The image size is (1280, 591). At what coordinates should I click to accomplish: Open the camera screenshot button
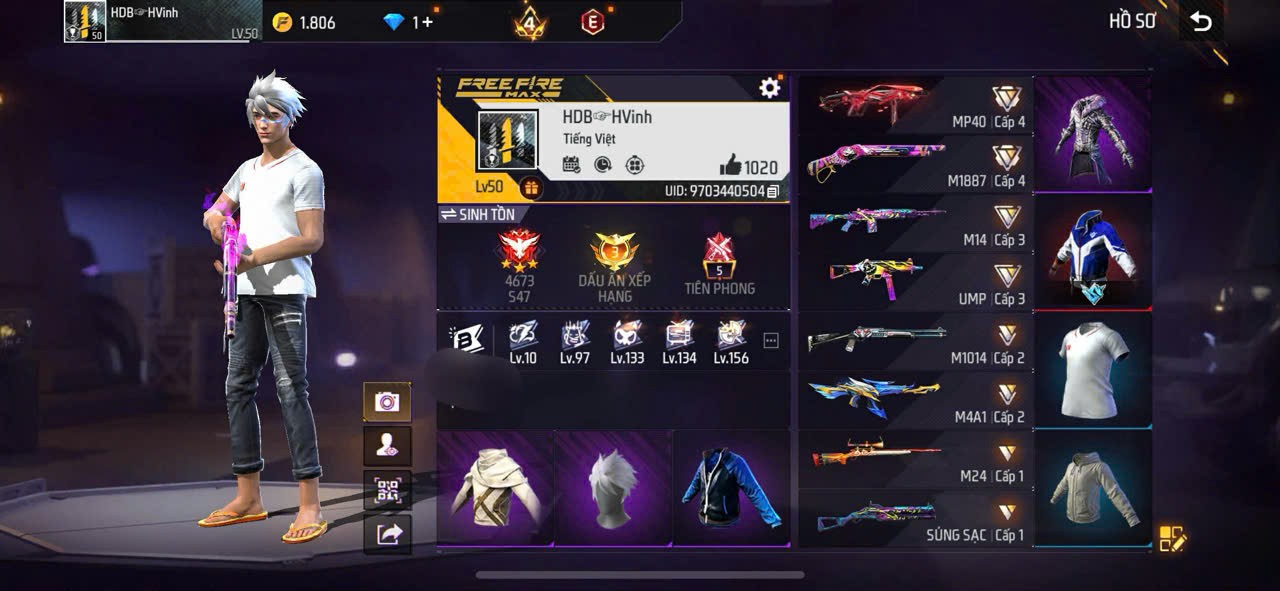coord(387,402)
